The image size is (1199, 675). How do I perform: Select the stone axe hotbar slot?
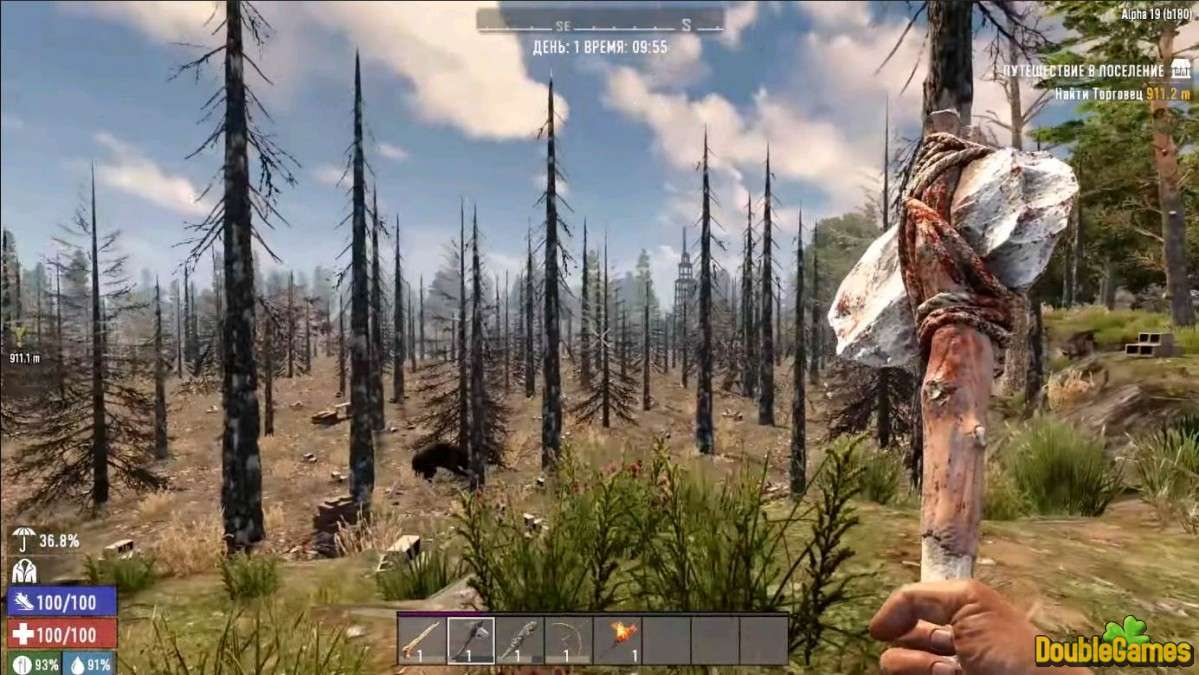[471, 640]
